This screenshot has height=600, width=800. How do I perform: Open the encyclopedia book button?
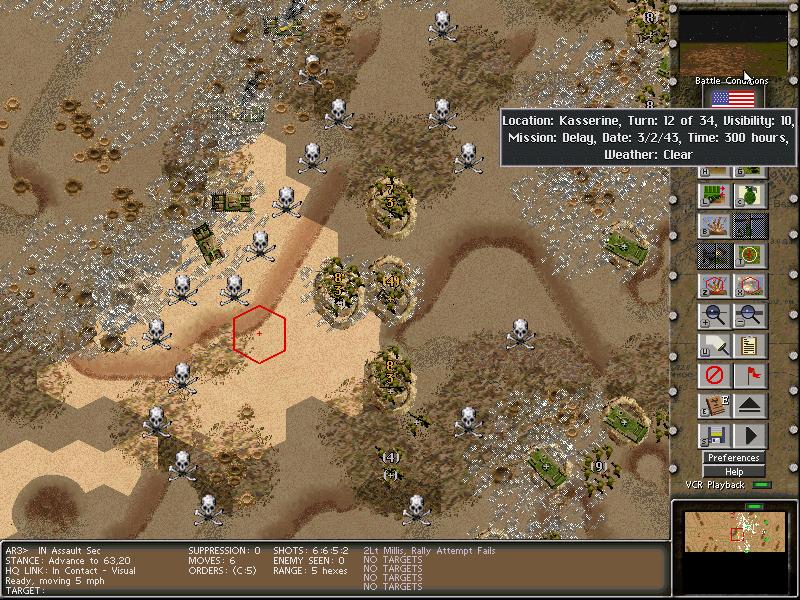tap(715, 406)
